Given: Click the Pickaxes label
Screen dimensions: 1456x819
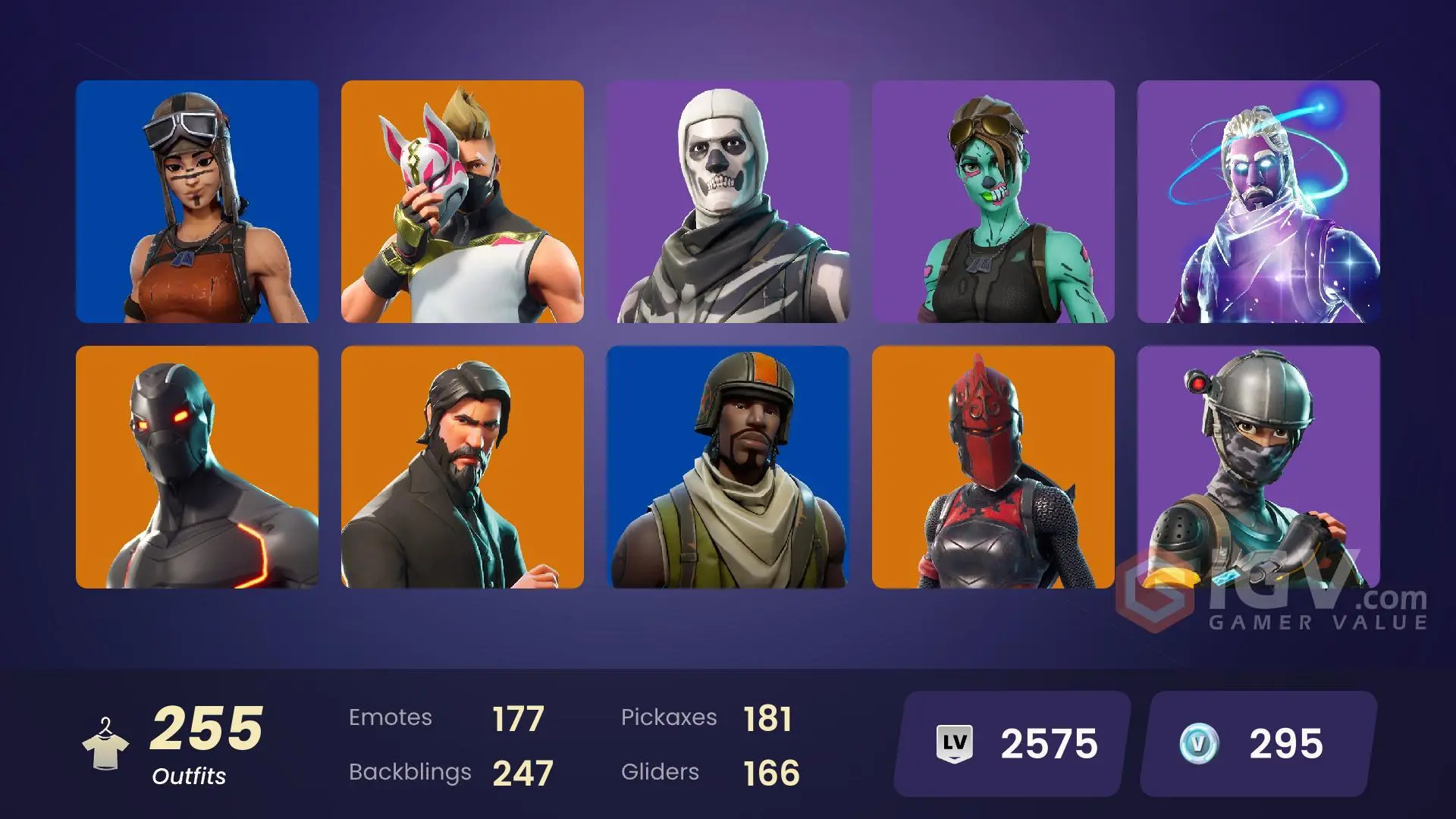Looking at the screenshot, I should pos(670,717).
